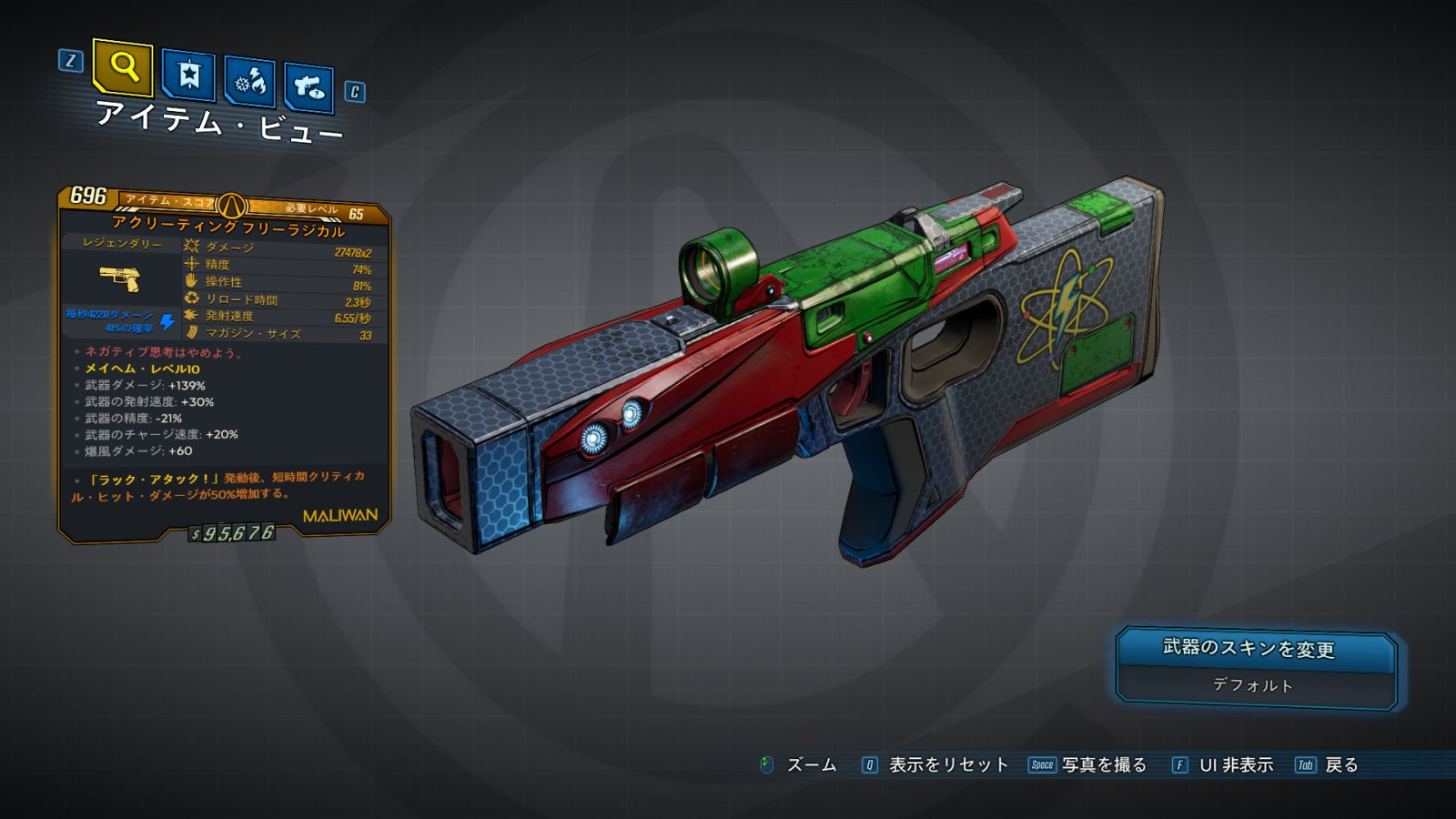1456x819 pixels.
Task: Take a photo with 写真を撮る
Action: point(1103,765)
